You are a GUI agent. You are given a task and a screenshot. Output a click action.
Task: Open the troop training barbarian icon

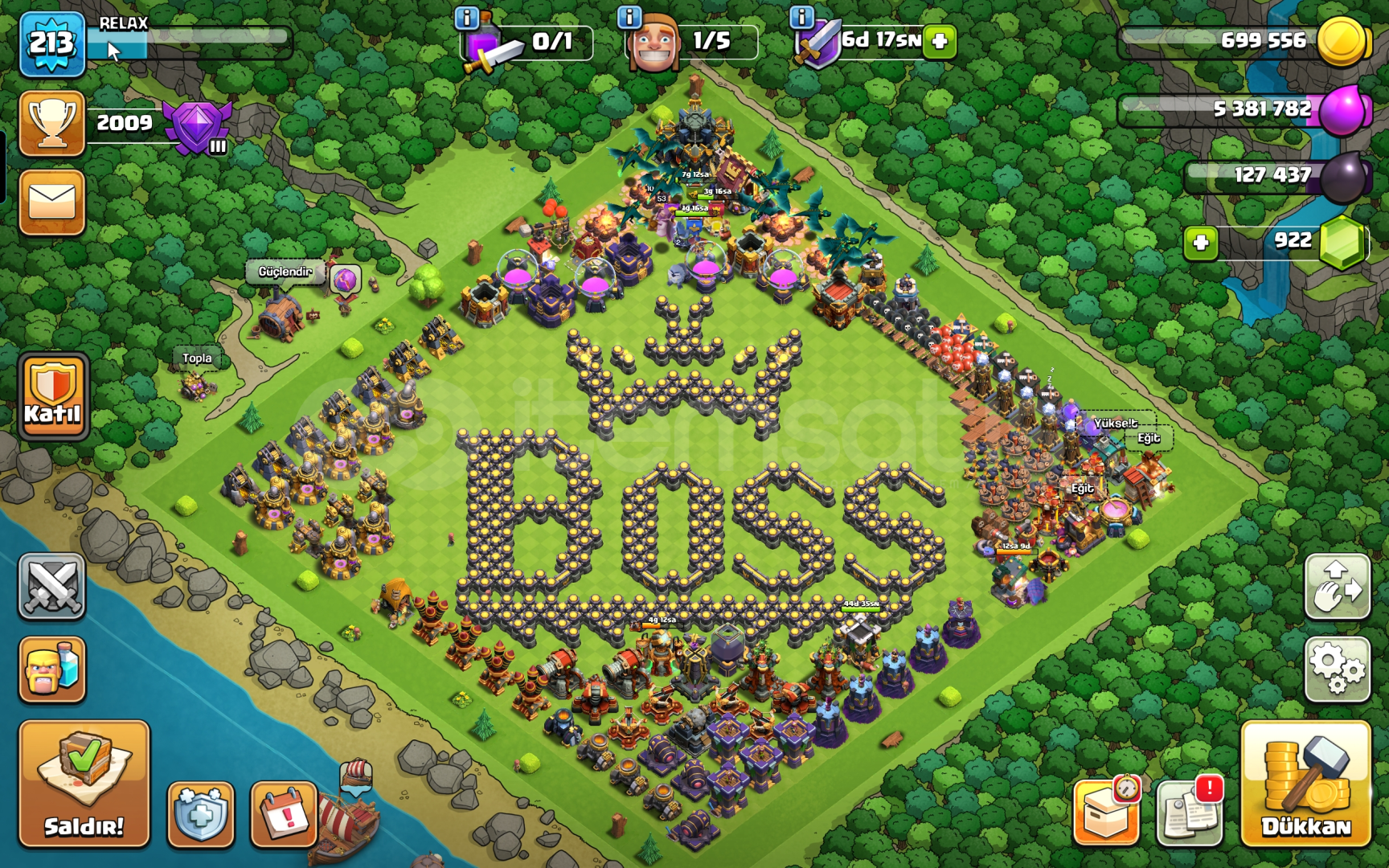pyautogui.click(x=51, y=674)
